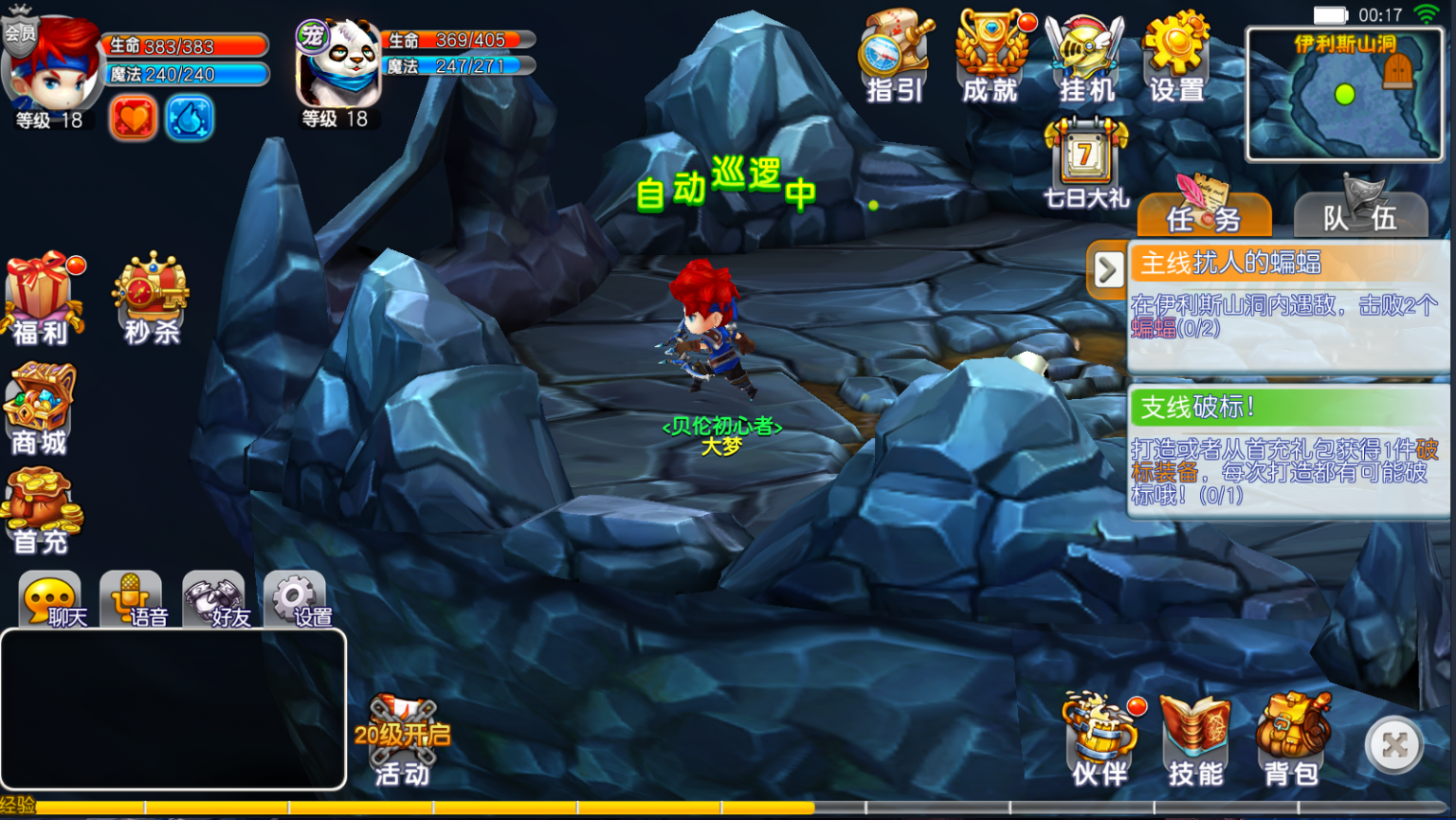Viewport: 1456px width, 820px height.
Task: Collapse the quest panel with the arrow button
Action: [x=1106, y=269]
